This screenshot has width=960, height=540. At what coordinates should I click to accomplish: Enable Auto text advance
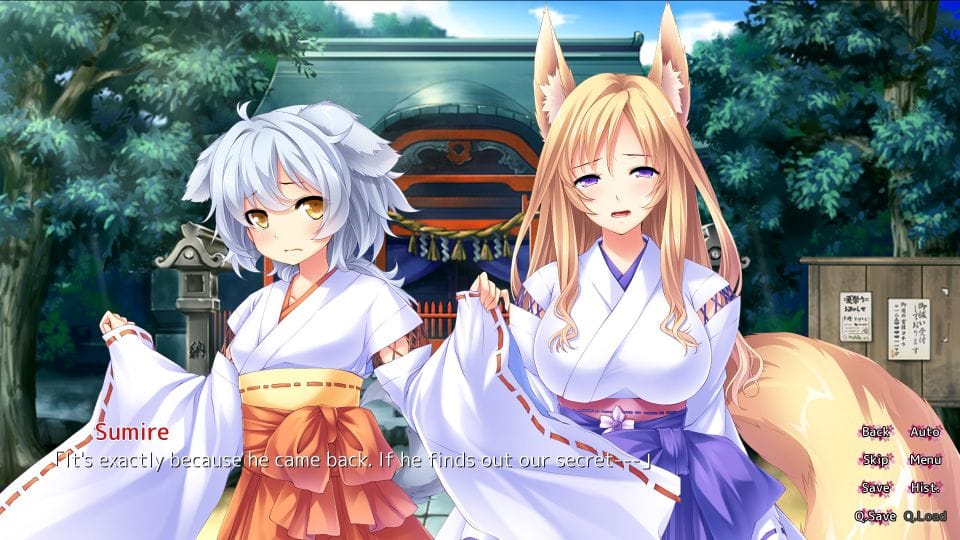pyautogui.click(x=925, y=432)
